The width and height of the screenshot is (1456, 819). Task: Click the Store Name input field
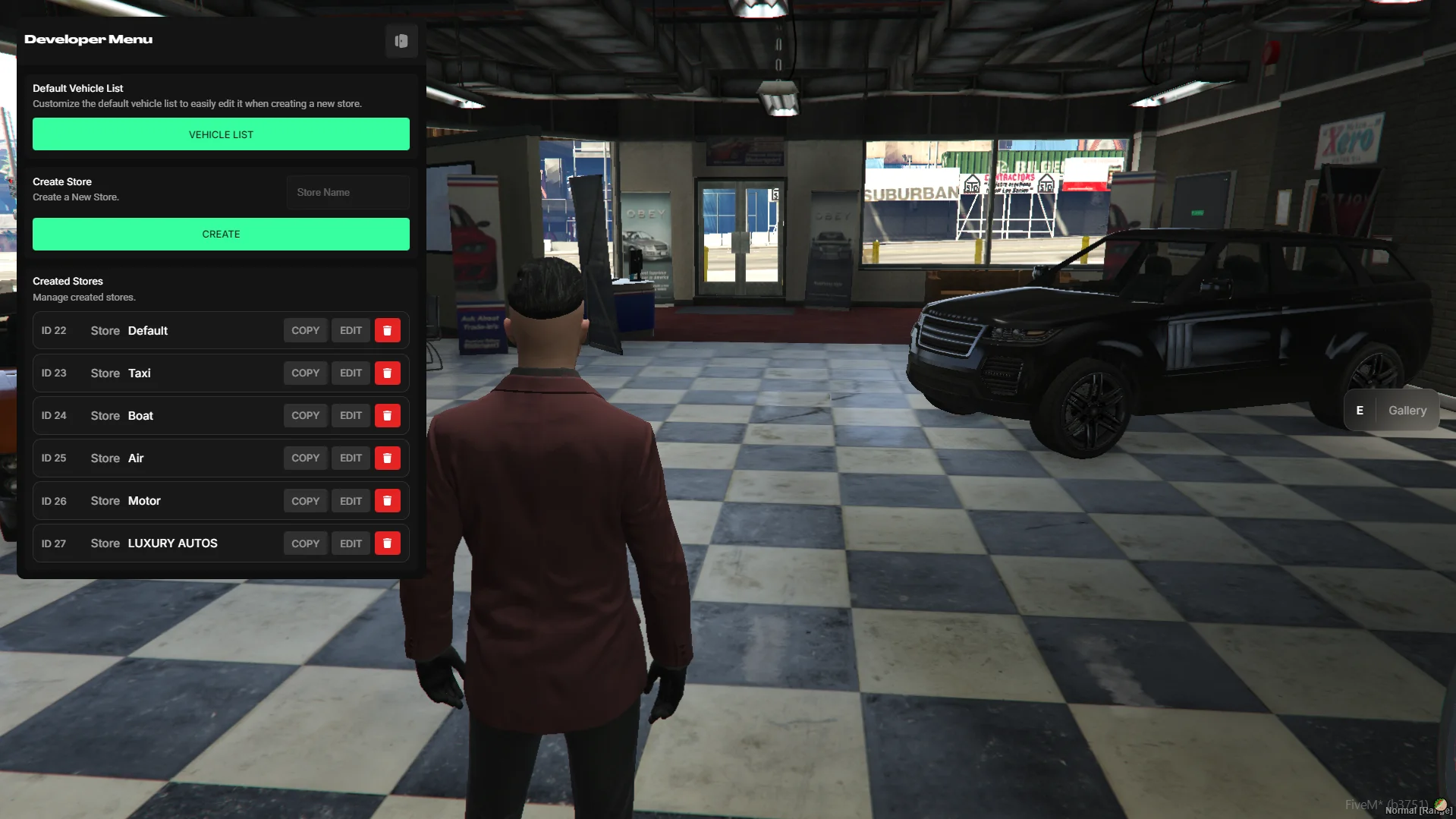(347, 193)
